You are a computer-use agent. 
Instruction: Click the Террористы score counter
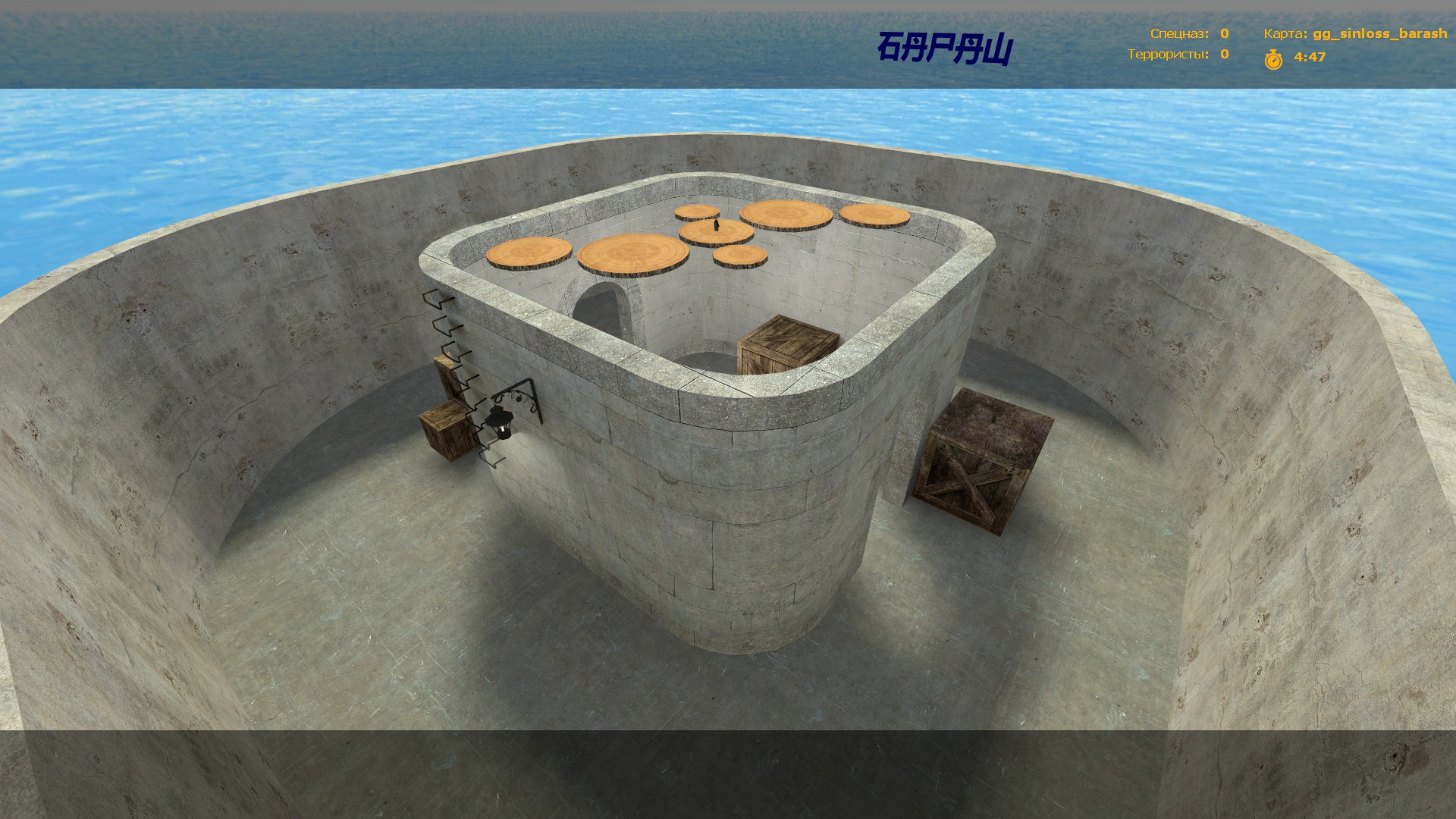click(x=1224, y=55)
